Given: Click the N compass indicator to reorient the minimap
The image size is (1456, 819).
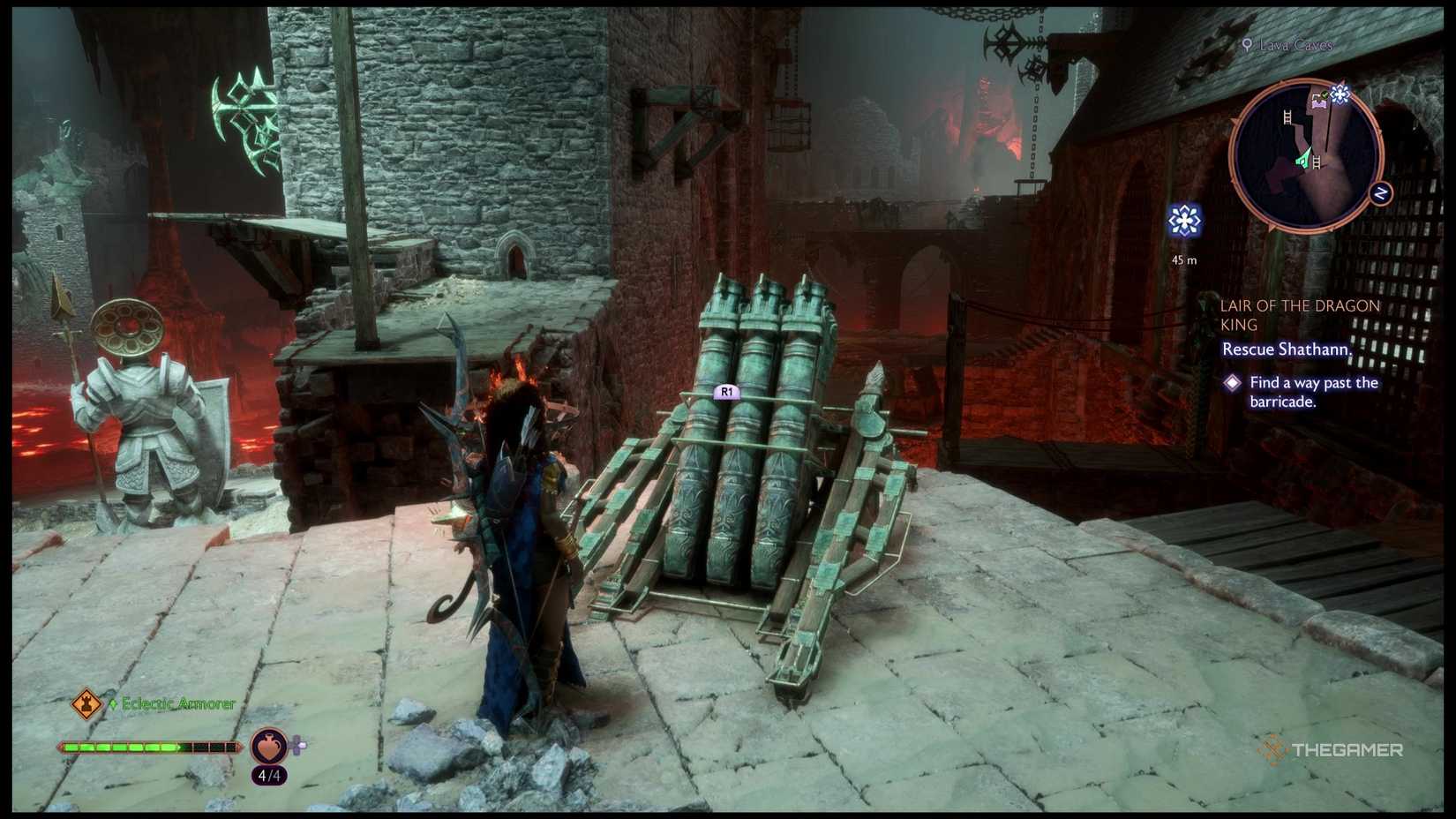Looking at the screenshot, I should (x=1380, y=192).
